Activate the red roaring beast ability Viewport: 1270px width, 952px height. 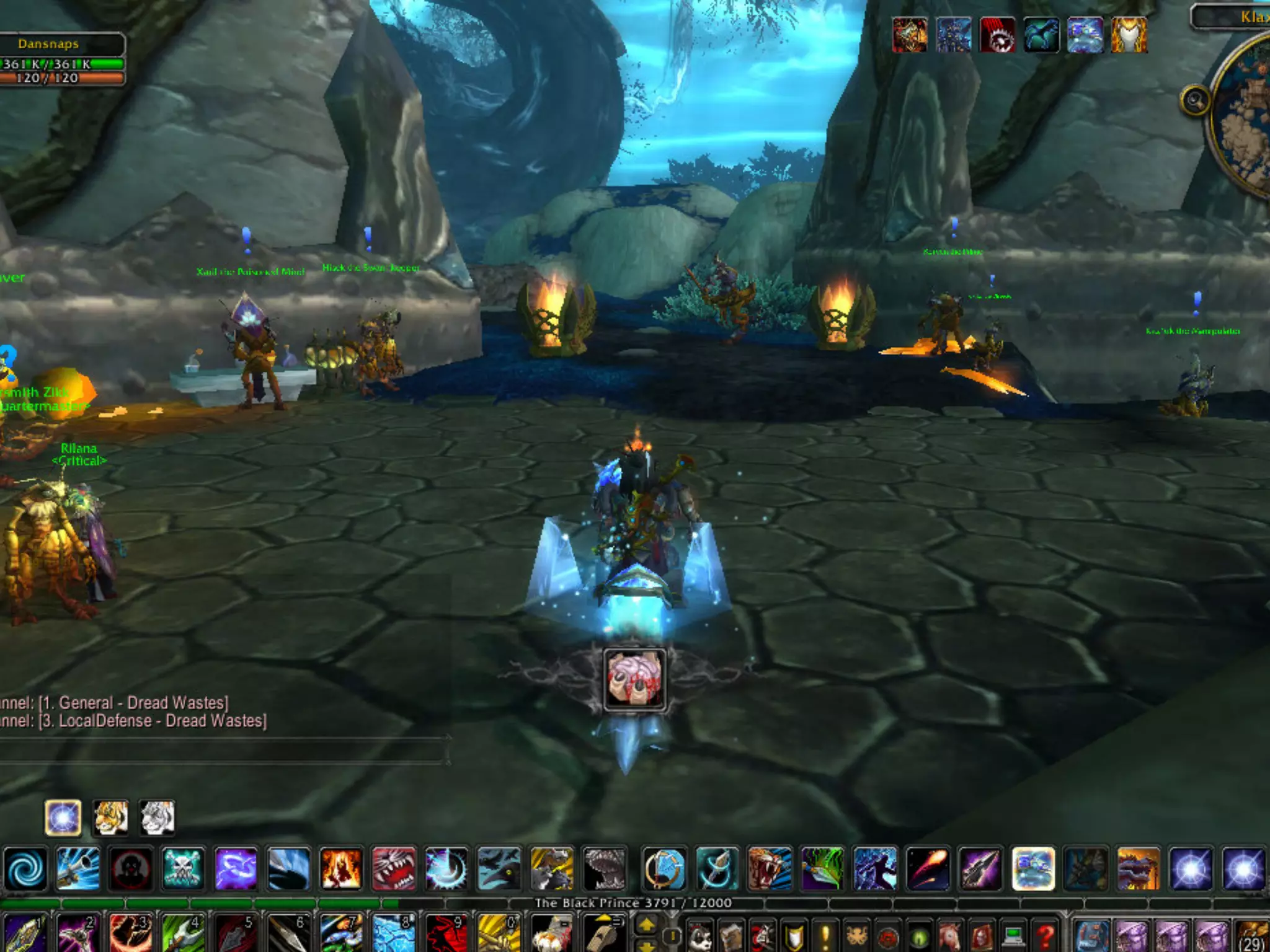tap(393, 869)
